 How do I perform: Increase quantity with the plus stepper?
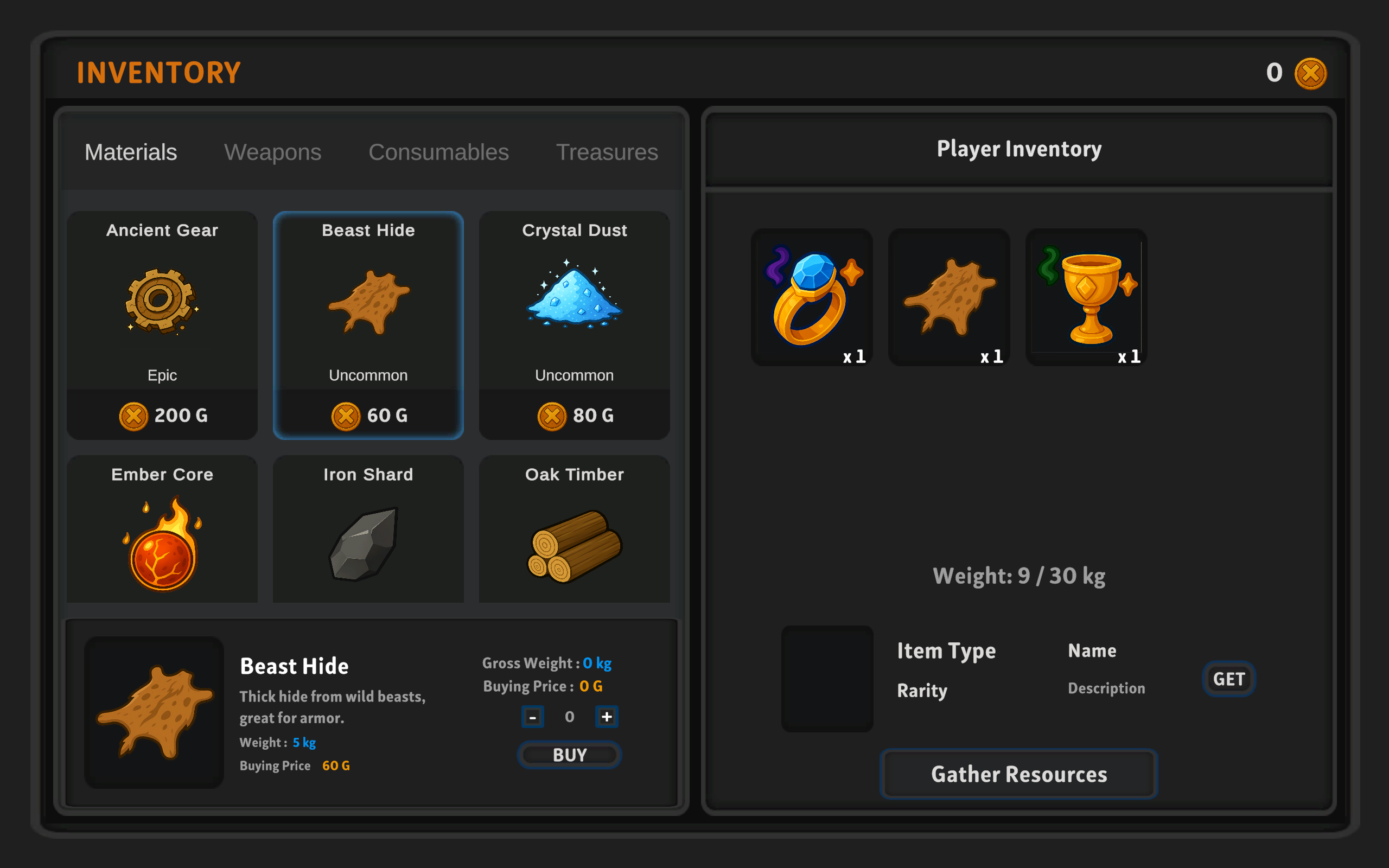click(x=607, y=717)
